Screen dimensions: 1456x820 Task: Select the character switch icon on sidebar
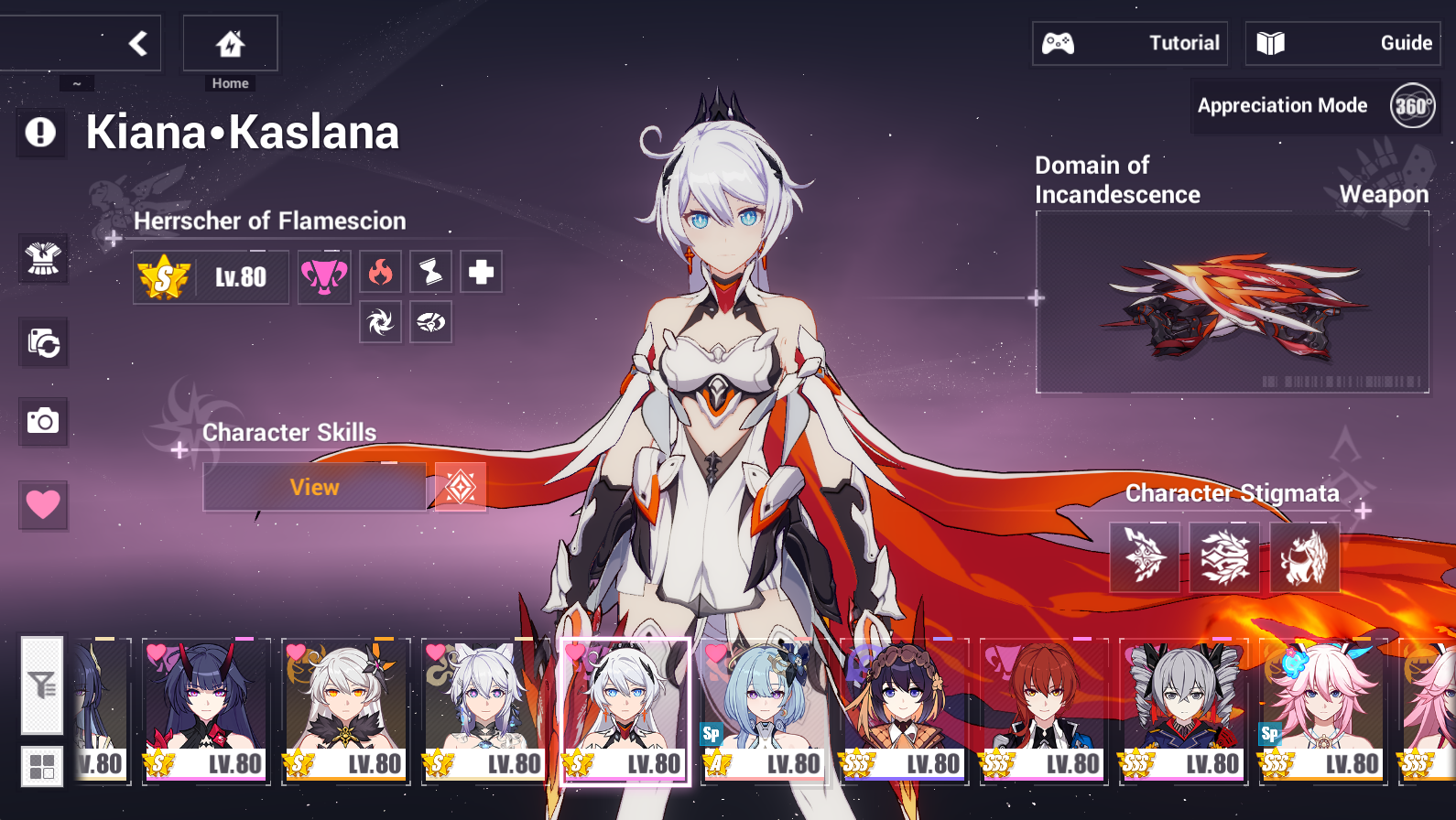pos(42,341)
